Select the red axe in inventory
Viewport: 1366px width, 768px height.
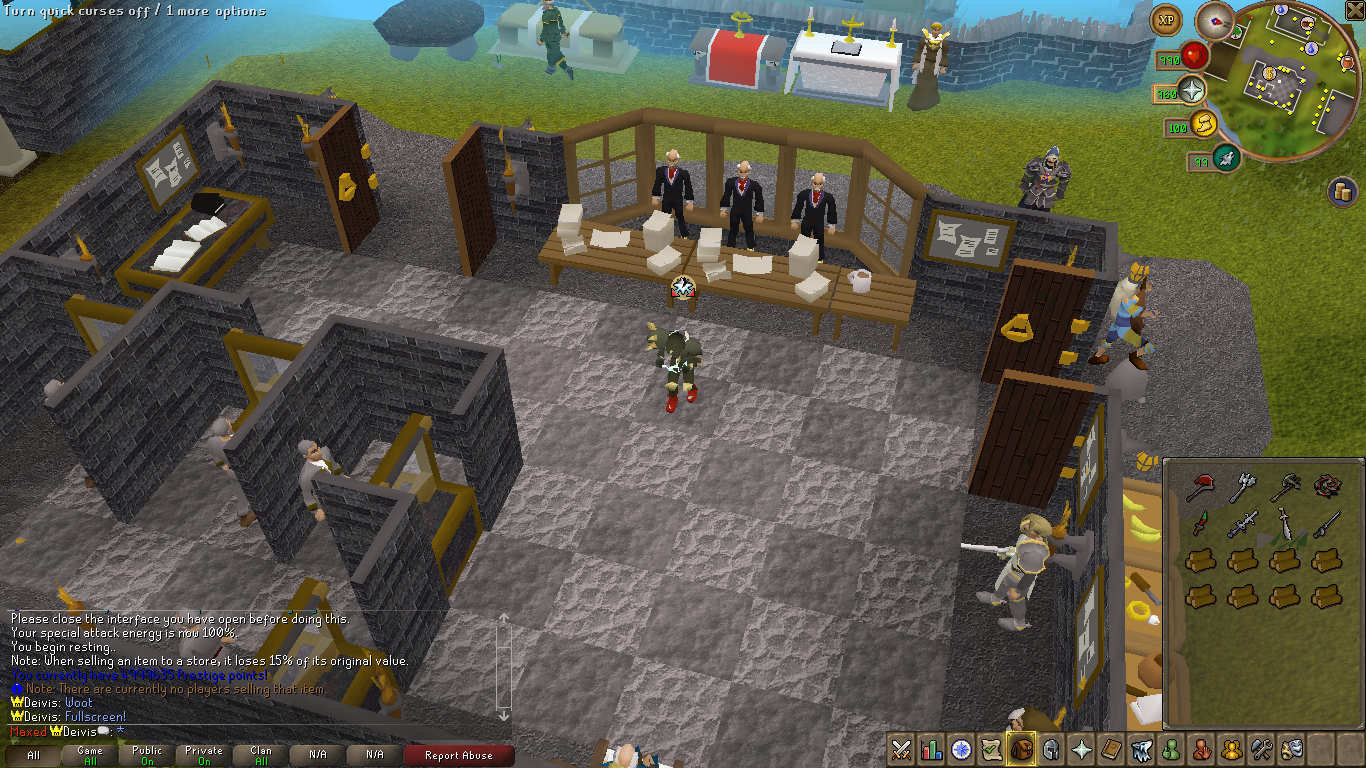tap(1200, 487)
